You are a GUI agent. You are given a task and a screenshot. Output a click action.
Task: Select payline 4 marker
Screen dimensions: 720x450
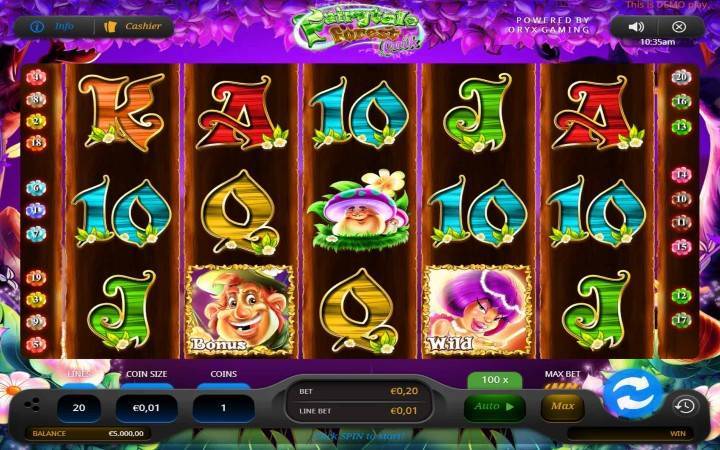click(38, 77)
